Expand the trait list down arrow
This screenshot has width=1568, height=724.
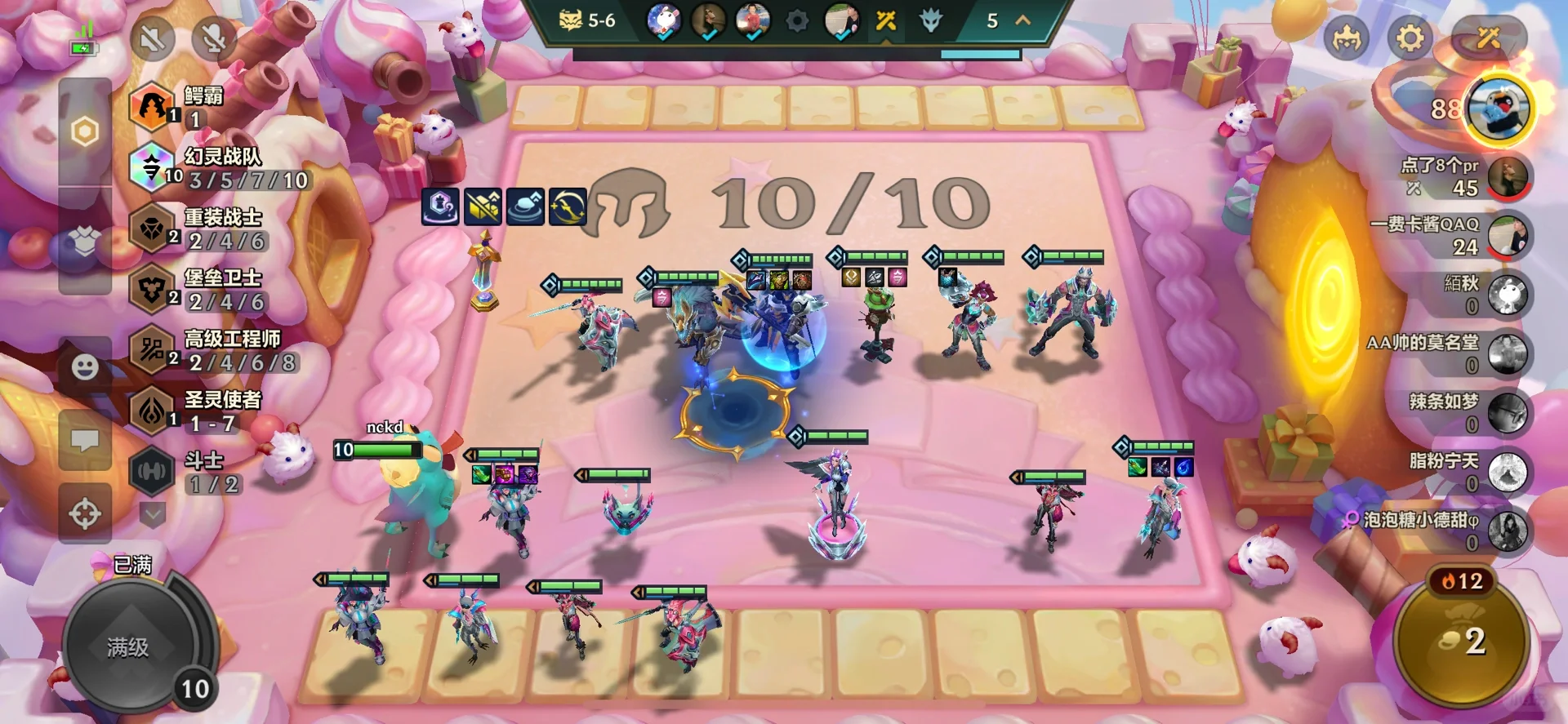tap(153, 513)
